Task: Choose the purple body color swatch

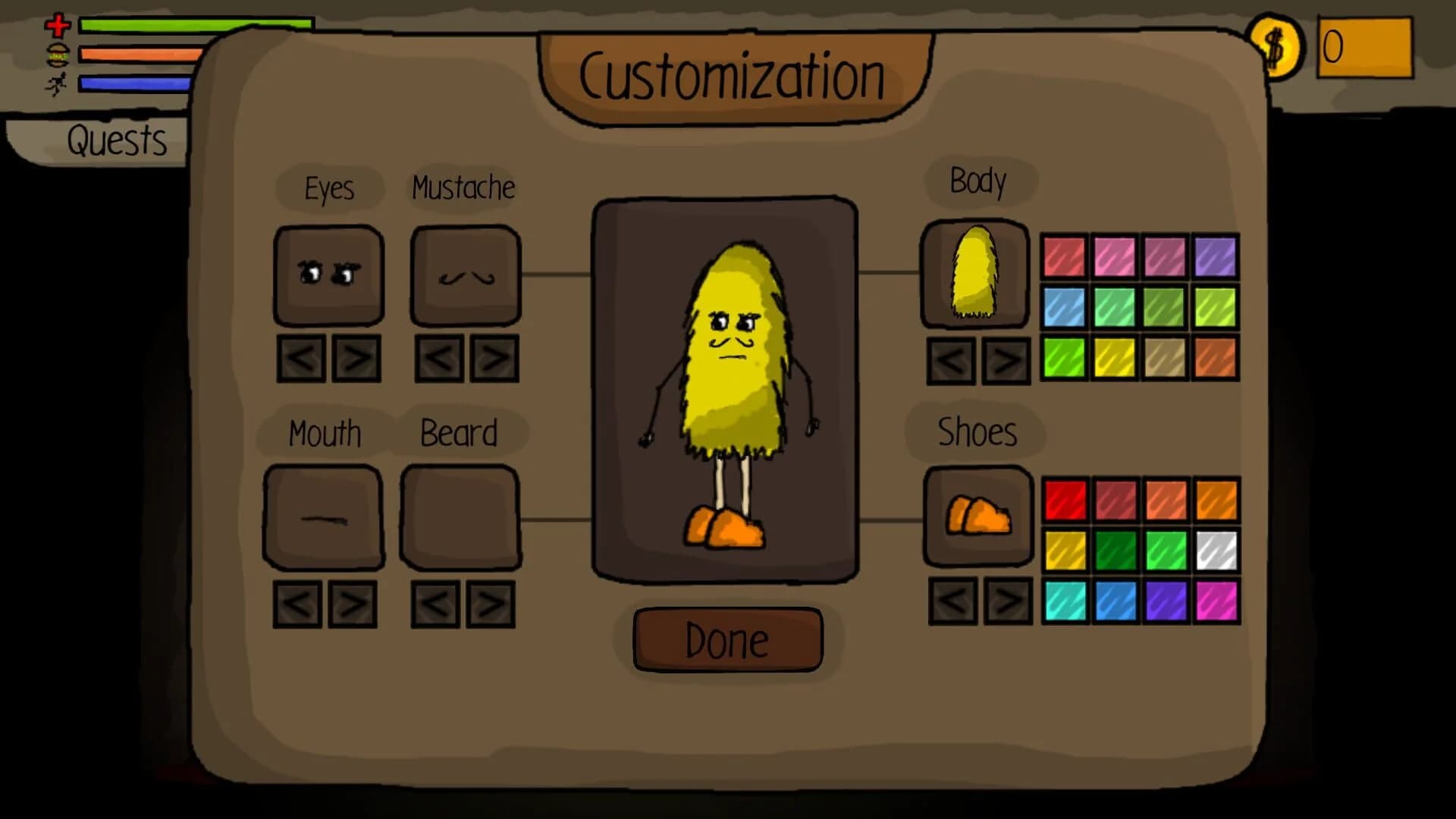Action: tap(1213, 256)
